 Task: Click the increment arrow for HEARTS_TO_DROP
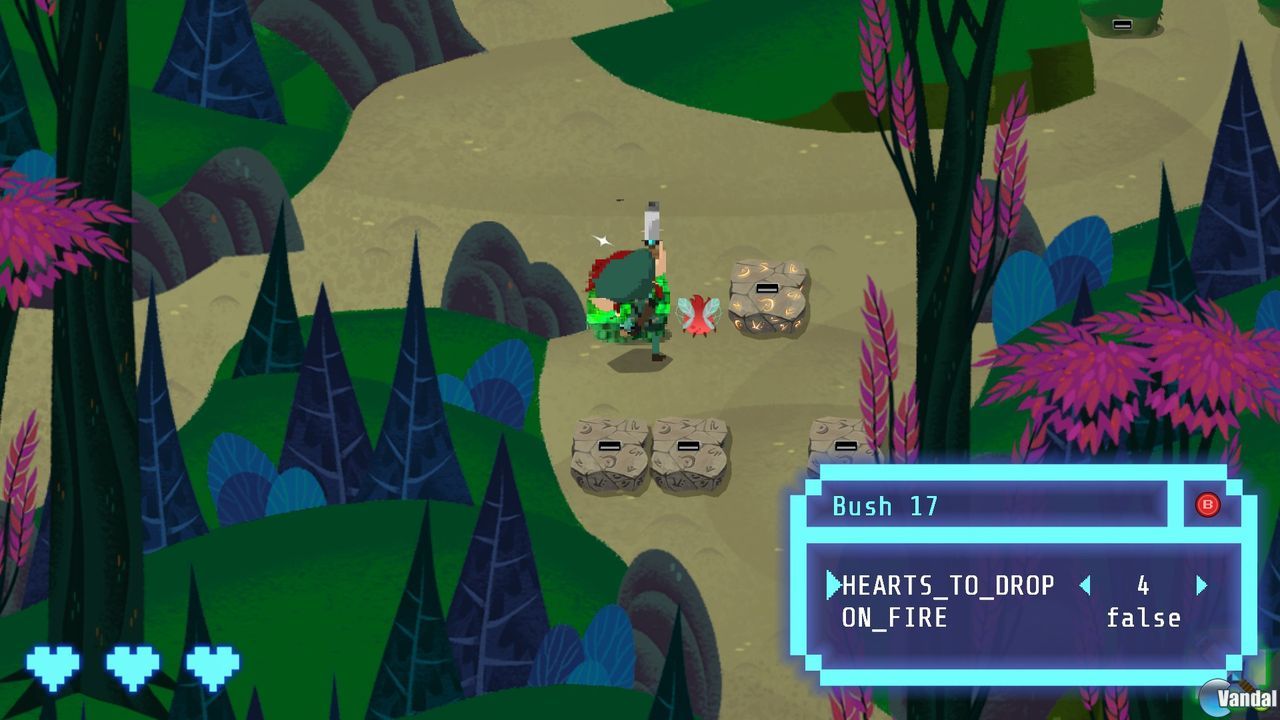[1202, 586]
